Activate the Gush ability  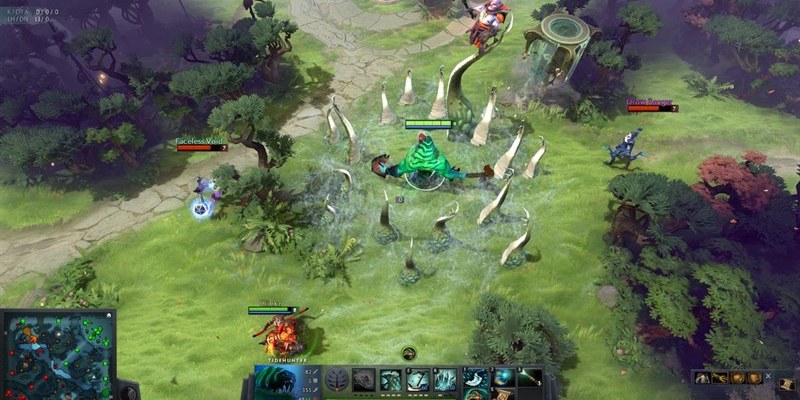[x=364, y=380]
